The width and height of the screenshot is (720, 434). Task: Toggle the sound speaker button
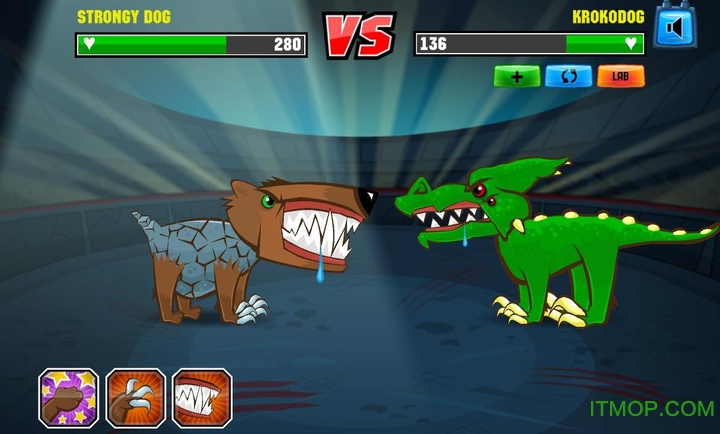click(x=674, y=26)
